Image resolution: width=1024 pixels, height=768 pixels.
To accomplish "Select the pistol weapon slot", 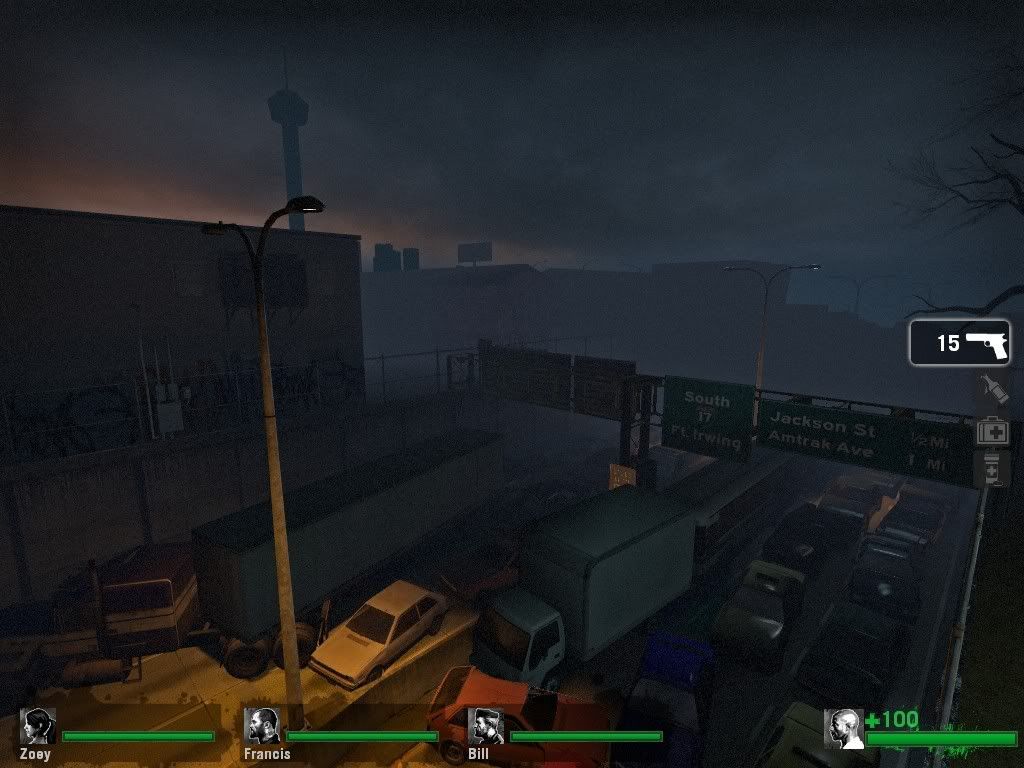I will [959, 343].
